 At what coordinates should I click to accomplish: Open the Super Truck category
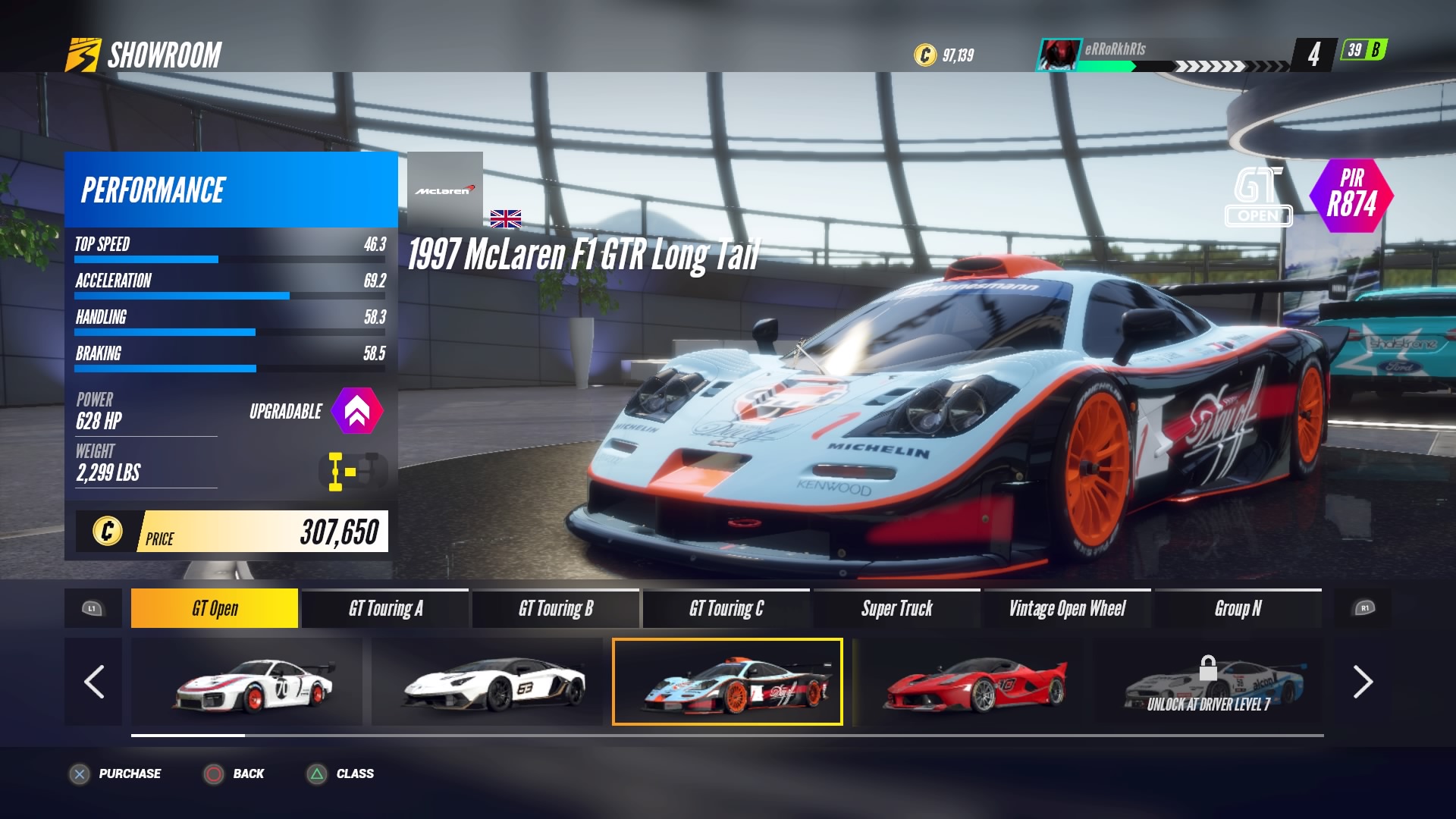(897, 608)
